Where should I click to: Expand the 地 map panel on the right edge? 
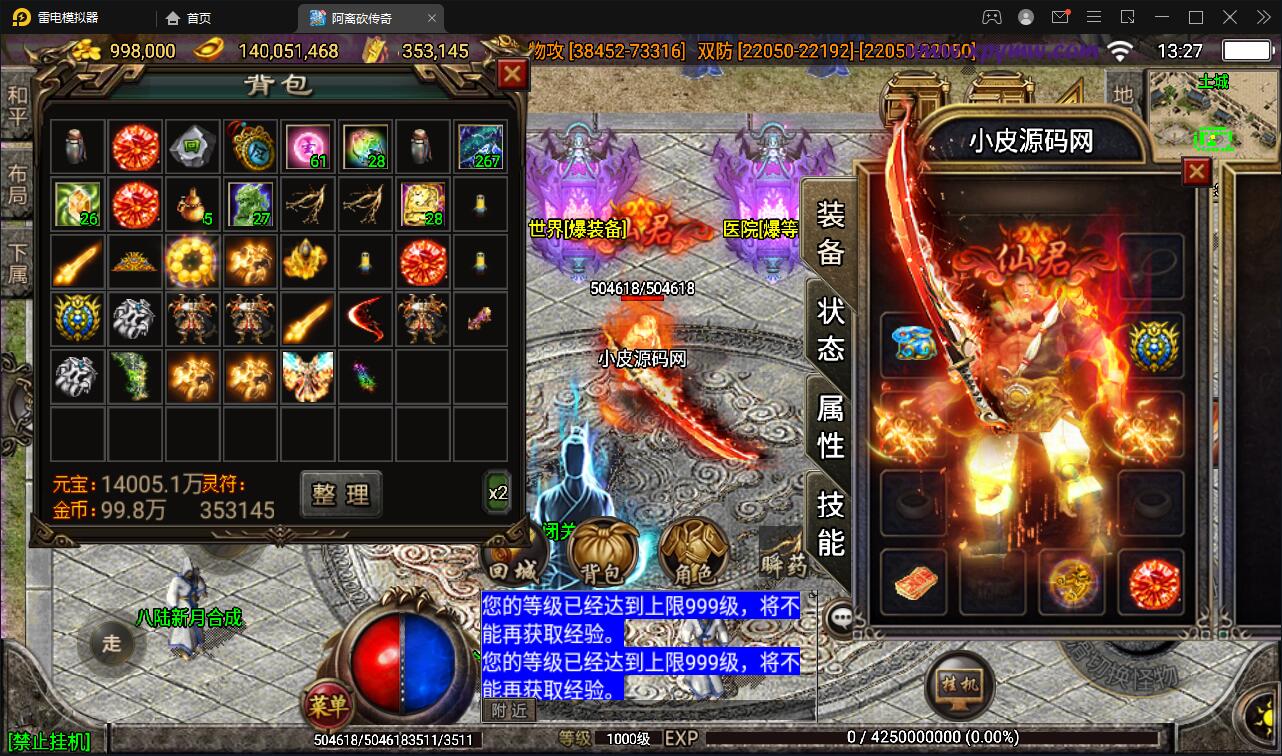pos(1123,96)
